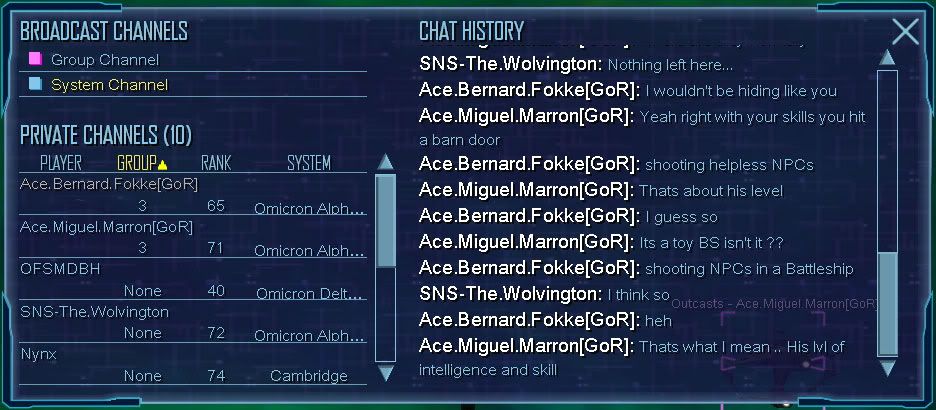
Task: Choose the System Channel broadcast option
Action: point(108,85)
